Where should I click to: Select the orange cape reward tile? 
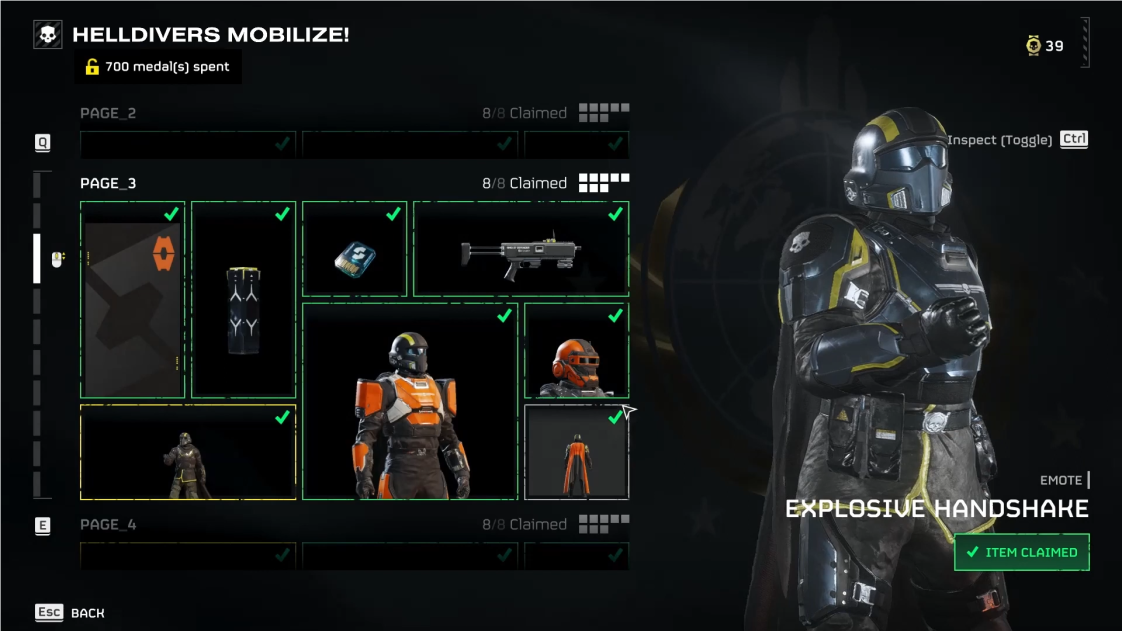pyautogui.click(x=576, y=452)
